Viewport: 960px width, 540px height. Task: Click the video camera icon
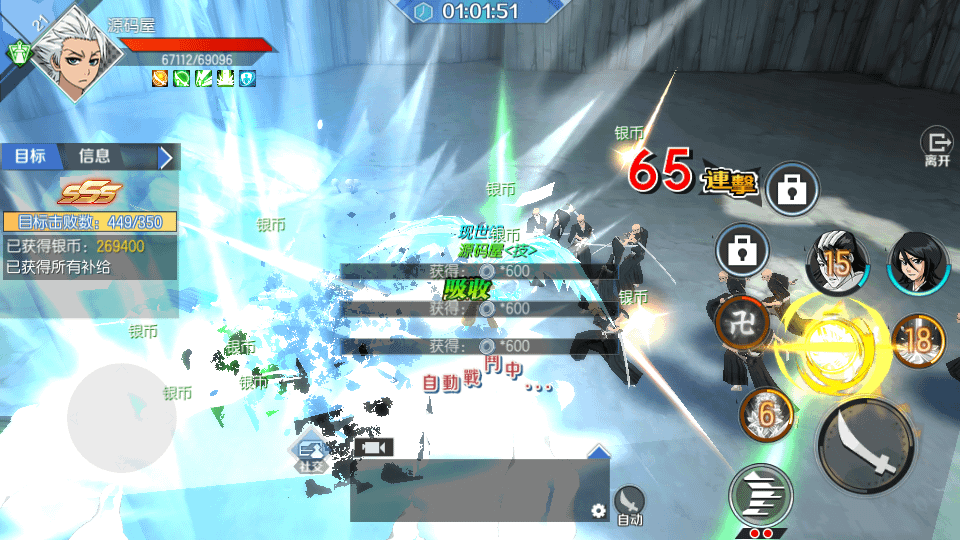(x=373, y=447)
